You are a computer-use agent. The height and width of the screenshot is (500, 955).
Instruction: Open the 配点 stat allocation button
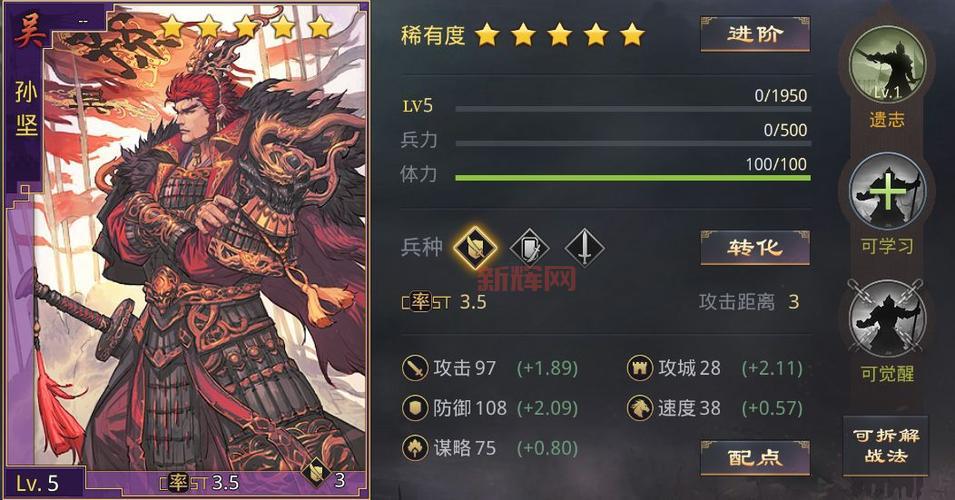(x=754, y=457)
